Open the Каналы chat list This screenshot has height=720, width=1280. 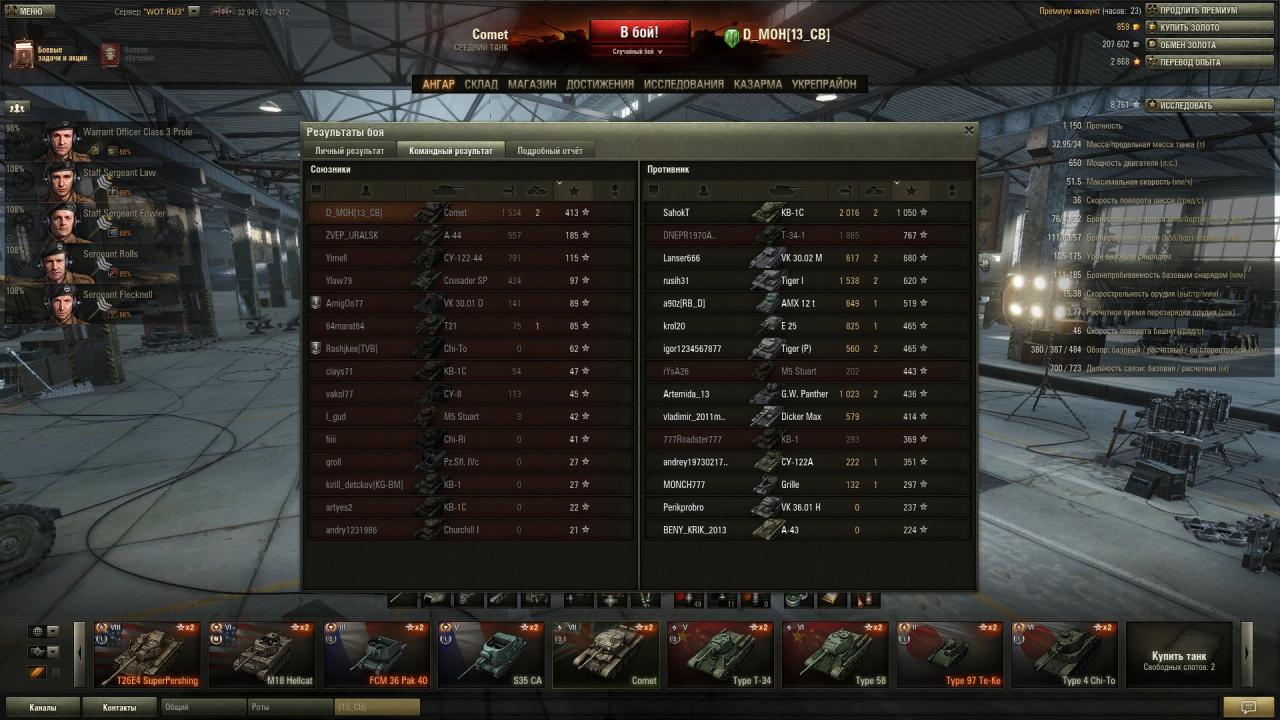(43, 707)
